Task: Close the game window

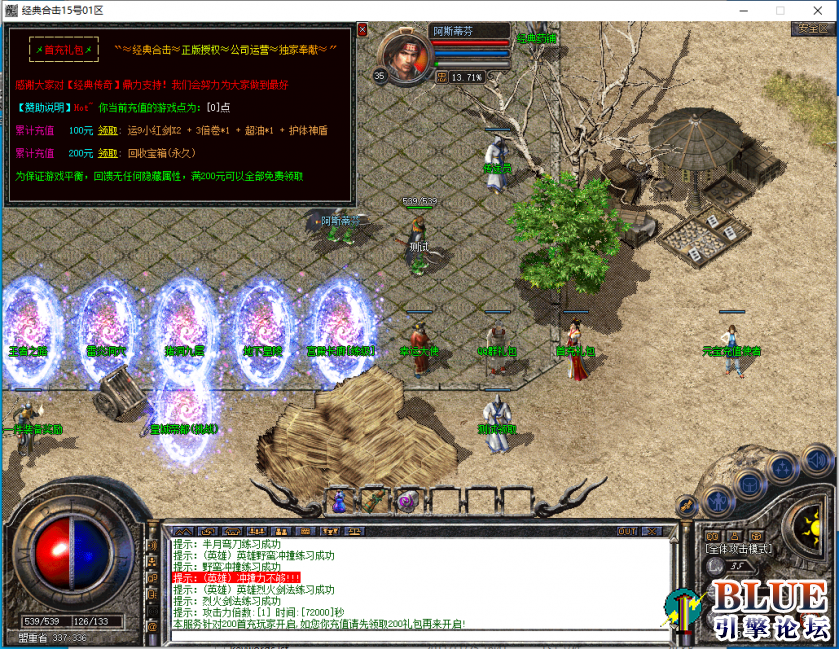Action: tap(815, 9)
